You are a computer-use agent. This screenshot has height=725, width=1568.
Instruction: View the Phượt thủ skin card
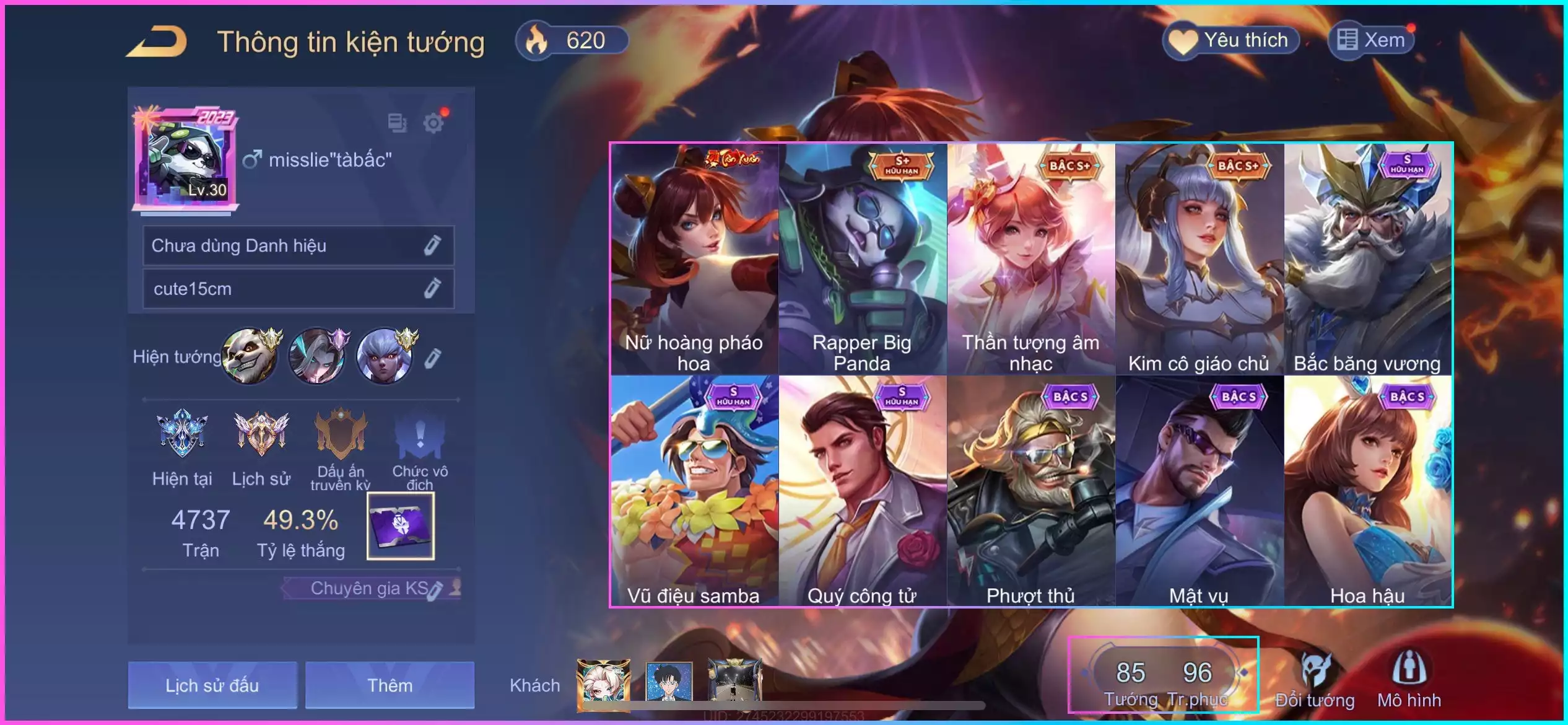[x=1031, y=491]
